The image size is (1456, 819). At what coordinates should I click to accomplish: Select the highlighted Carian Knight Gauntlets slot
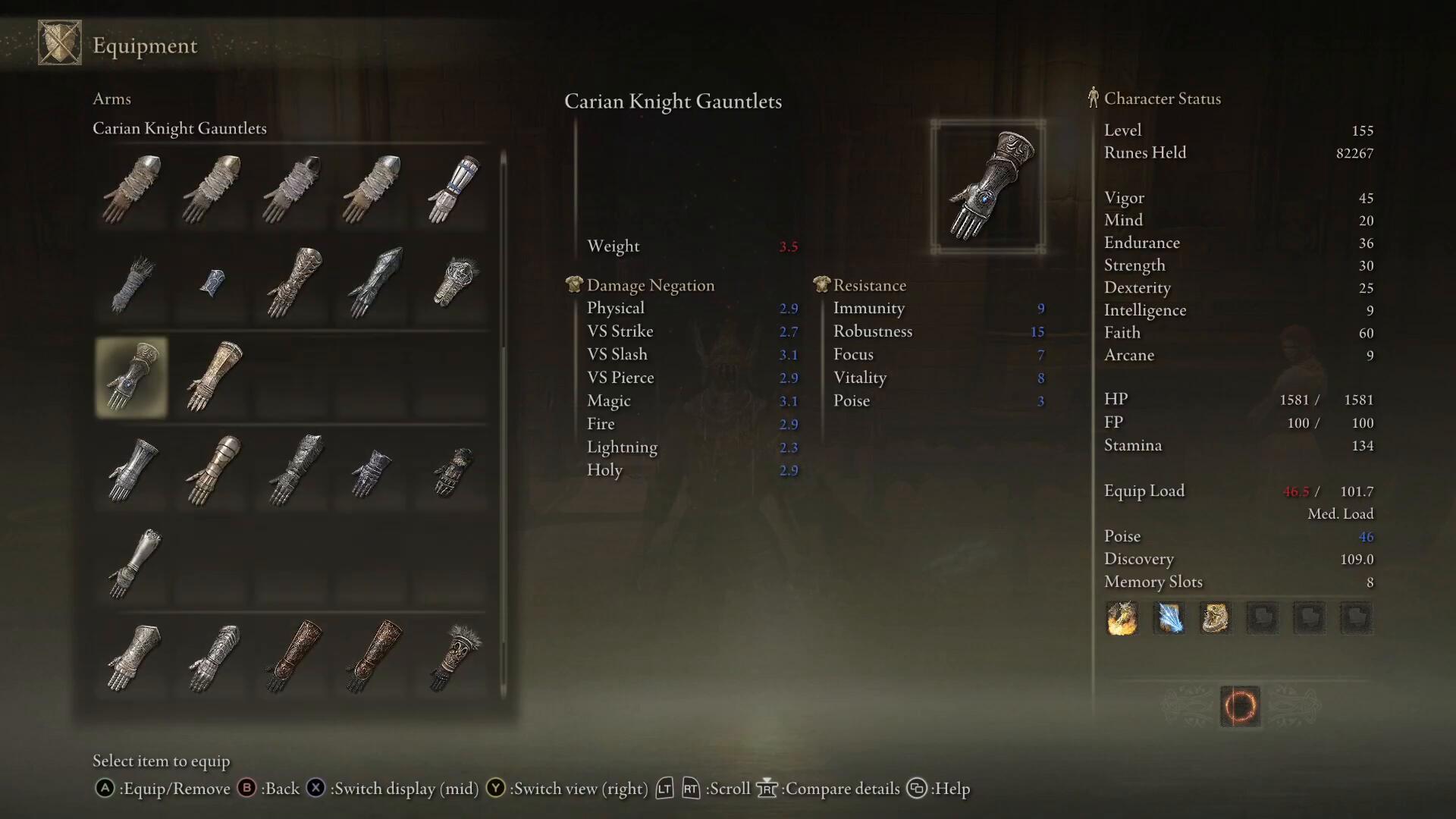click(131, 377)
